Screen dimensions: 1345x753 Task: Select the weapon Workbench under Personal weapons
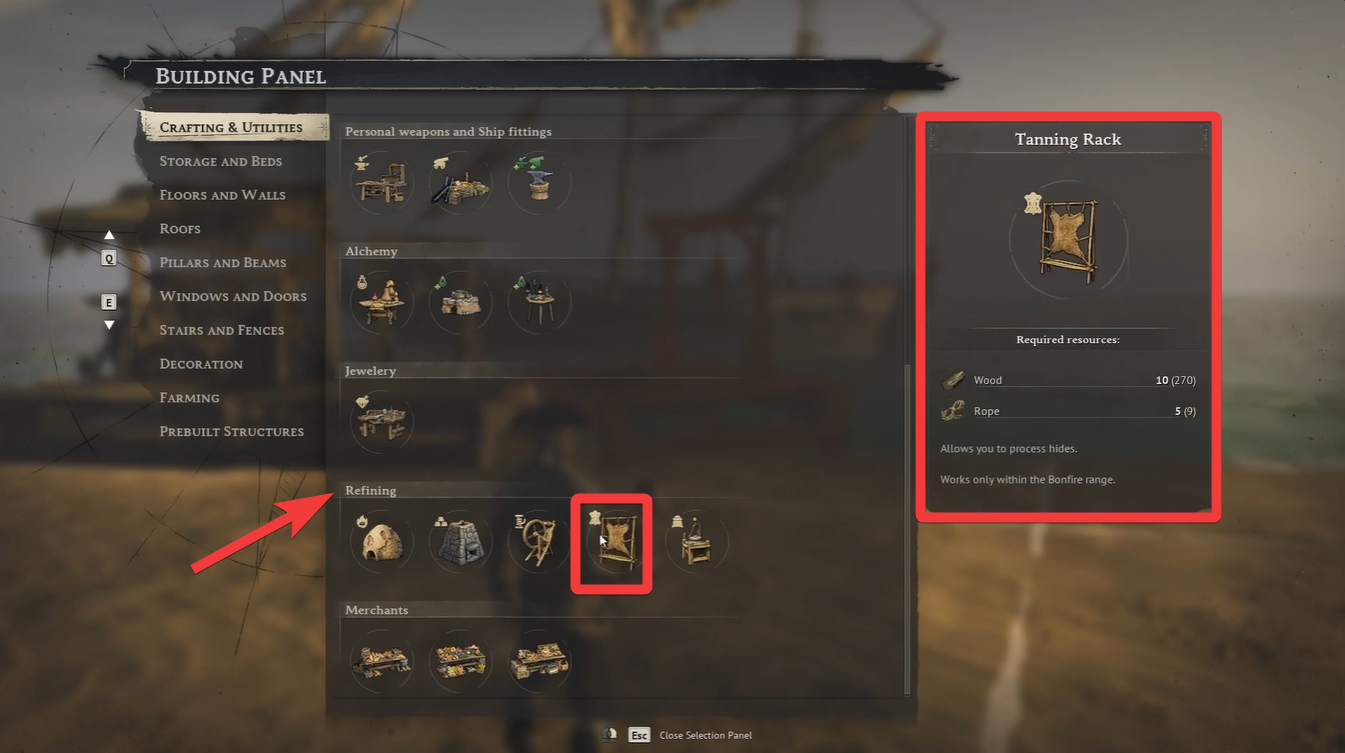point(381,182)
